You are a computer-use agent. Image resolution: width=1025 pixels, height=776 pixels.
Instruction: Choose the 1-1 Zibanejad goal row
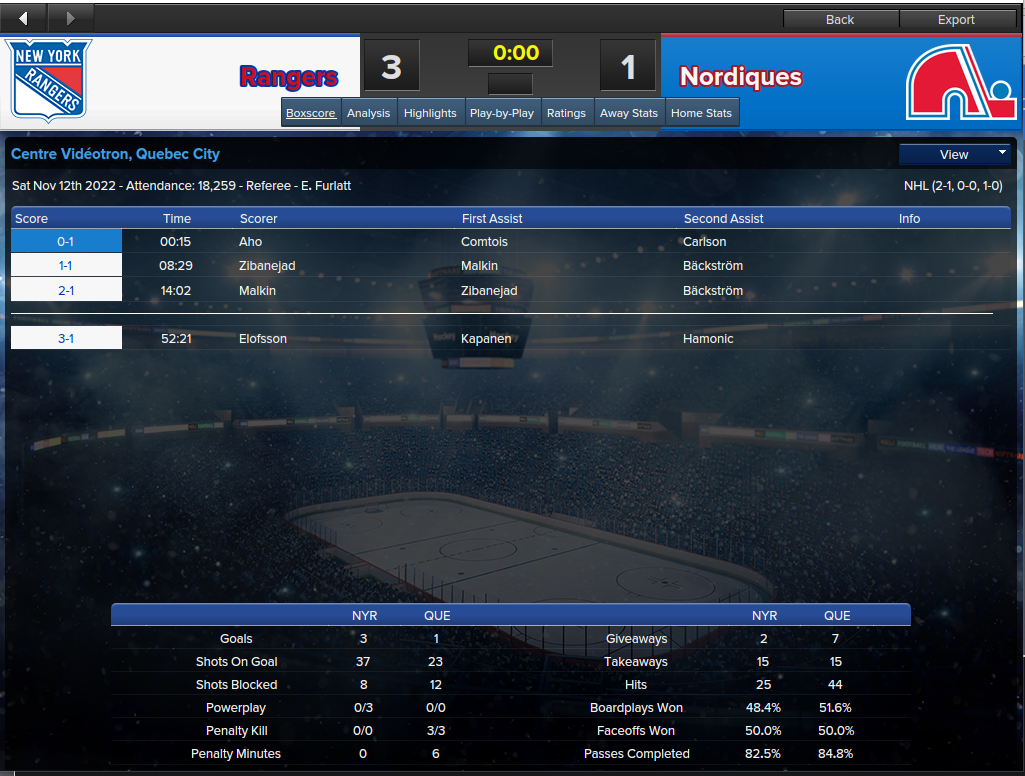tap(66, 266)
